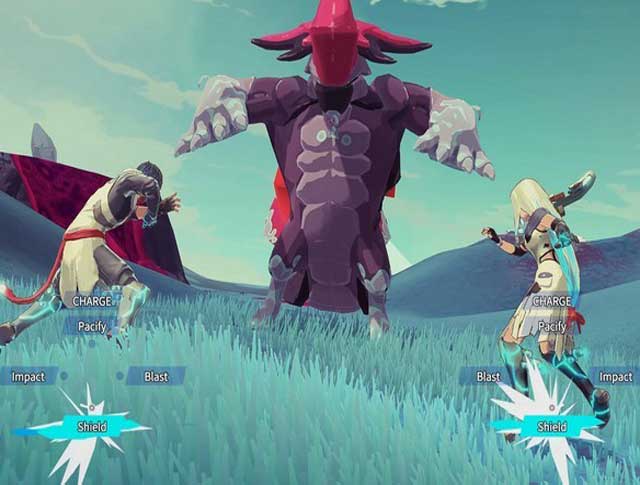Choose Pacify for the dark-haired fighter
Image resolution: width=640 pixels, height=485 pixels.
[x=91, y=325]
